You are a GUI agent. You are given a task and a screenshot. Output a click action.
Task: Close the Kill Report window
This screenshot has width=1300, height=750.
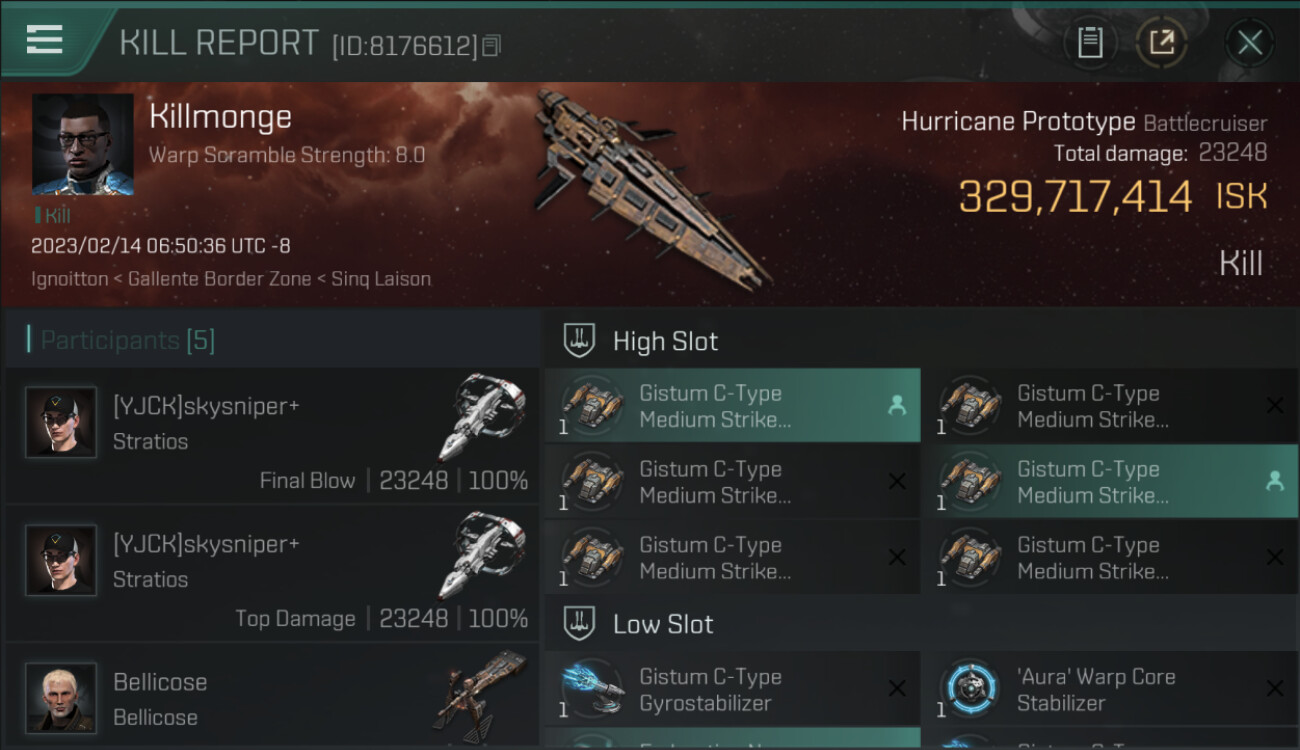[1249, 43]
